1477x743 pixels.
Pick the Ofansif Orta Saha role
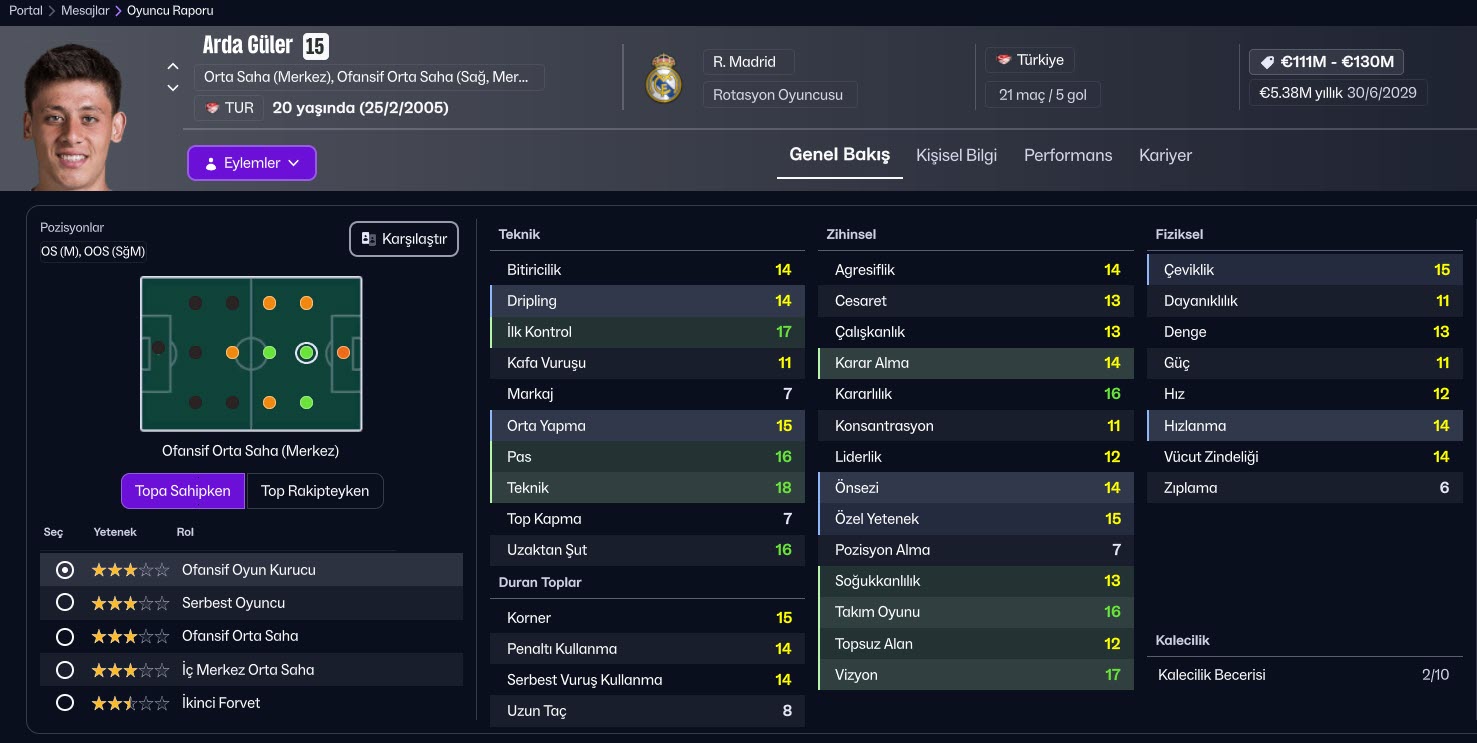coord(65,636)
